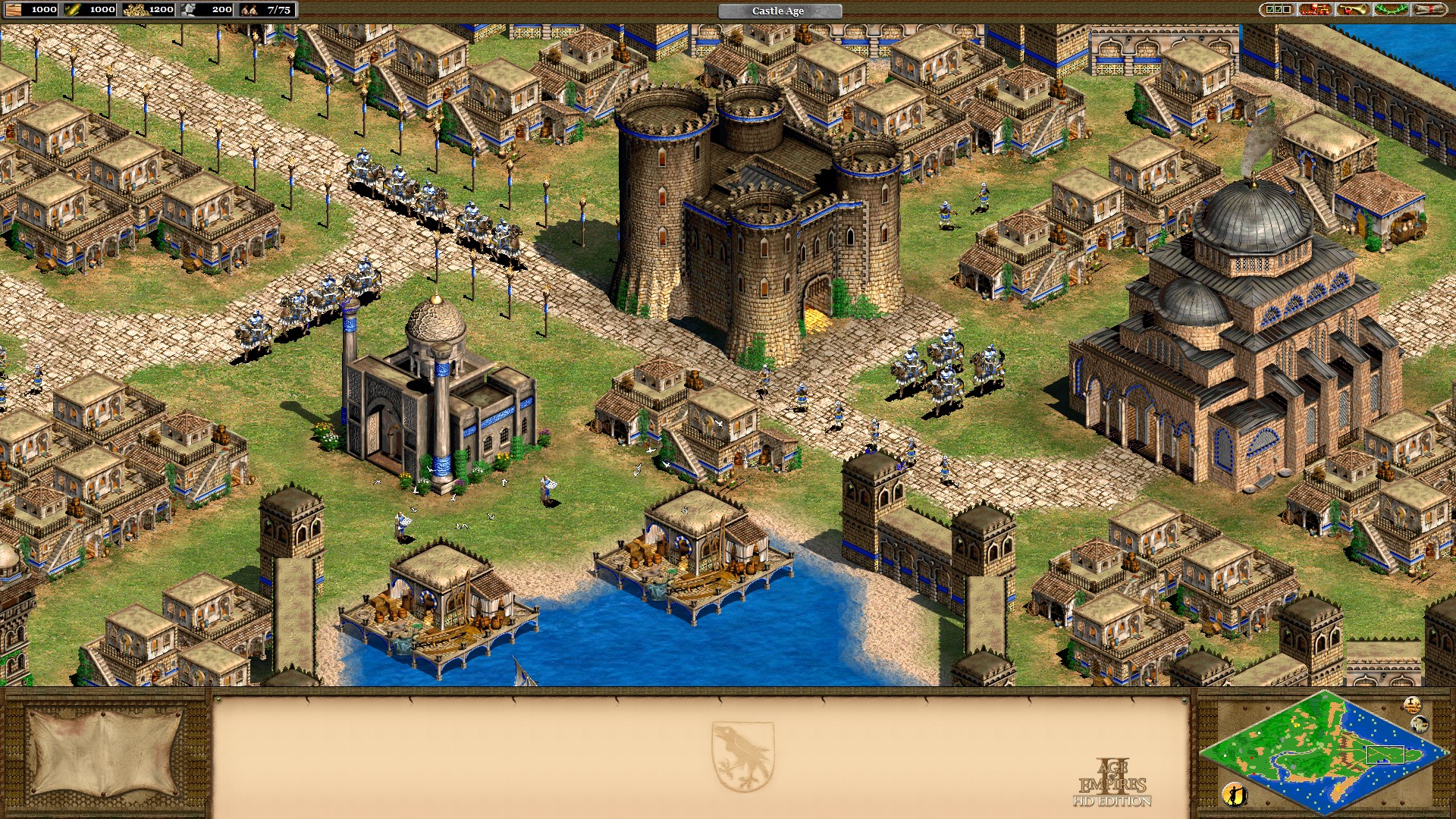The width and height of the screenshot is (1456, 819).
Task: Open the Tech Tree via red diagram icon
Action: [1315, 10]
